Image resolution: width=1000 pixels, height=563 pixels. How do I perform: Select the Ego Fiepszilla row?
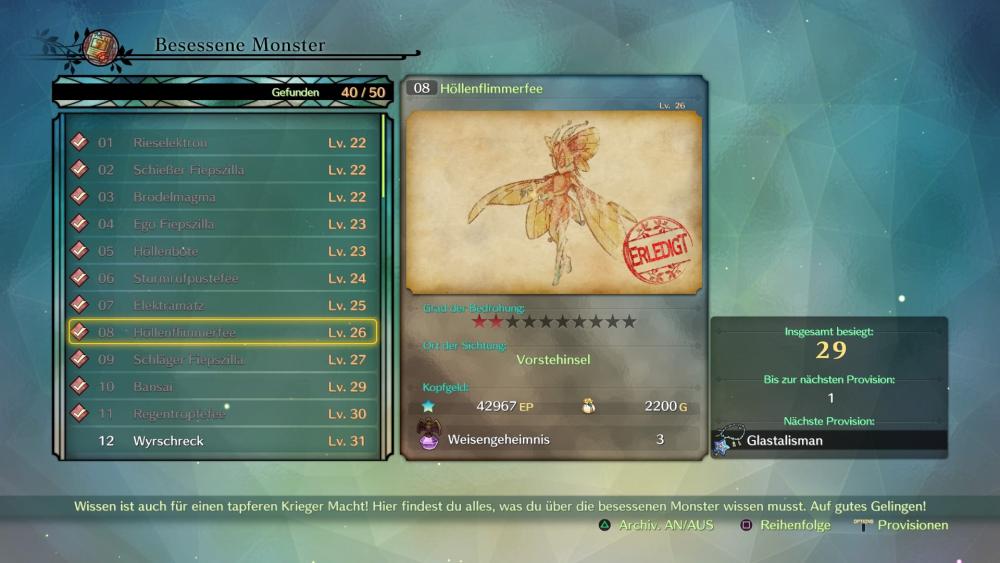click(222, 224)
